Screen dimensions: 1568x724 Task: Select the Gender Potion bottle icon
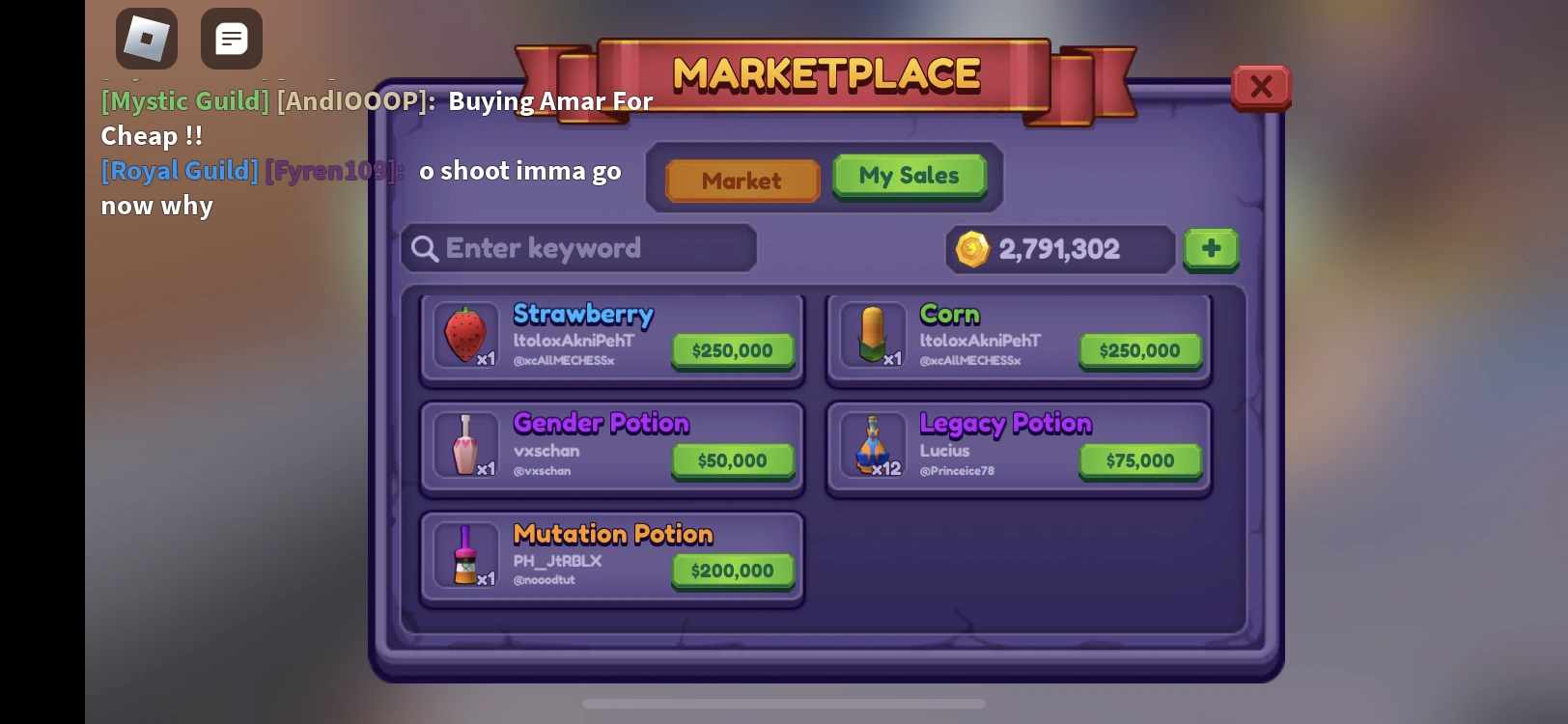coord(467,446)
